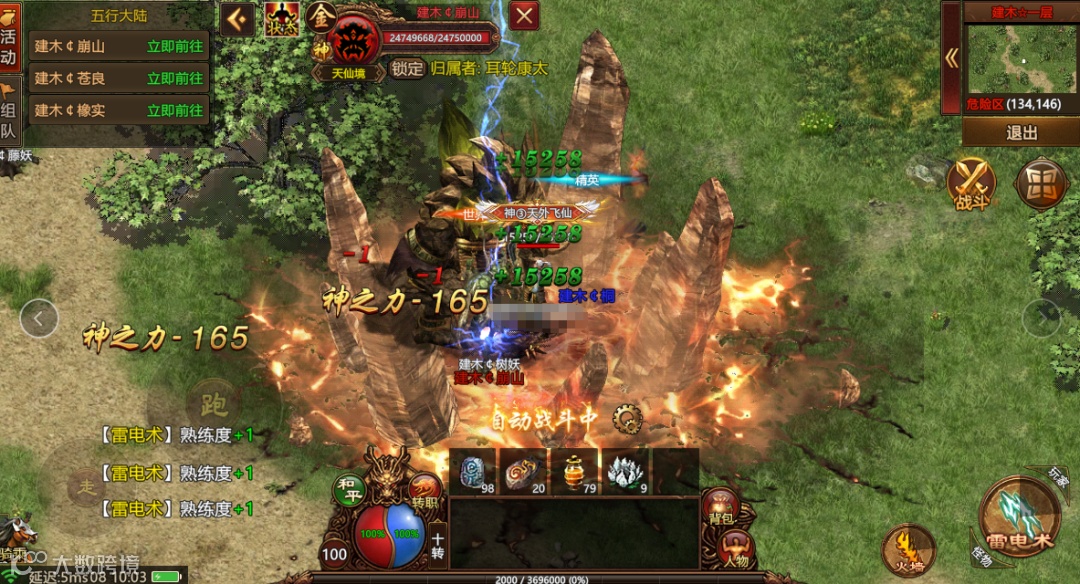Open the four-square menu button
This screenshot has height=584, width=1080.
click(1040, 184)
